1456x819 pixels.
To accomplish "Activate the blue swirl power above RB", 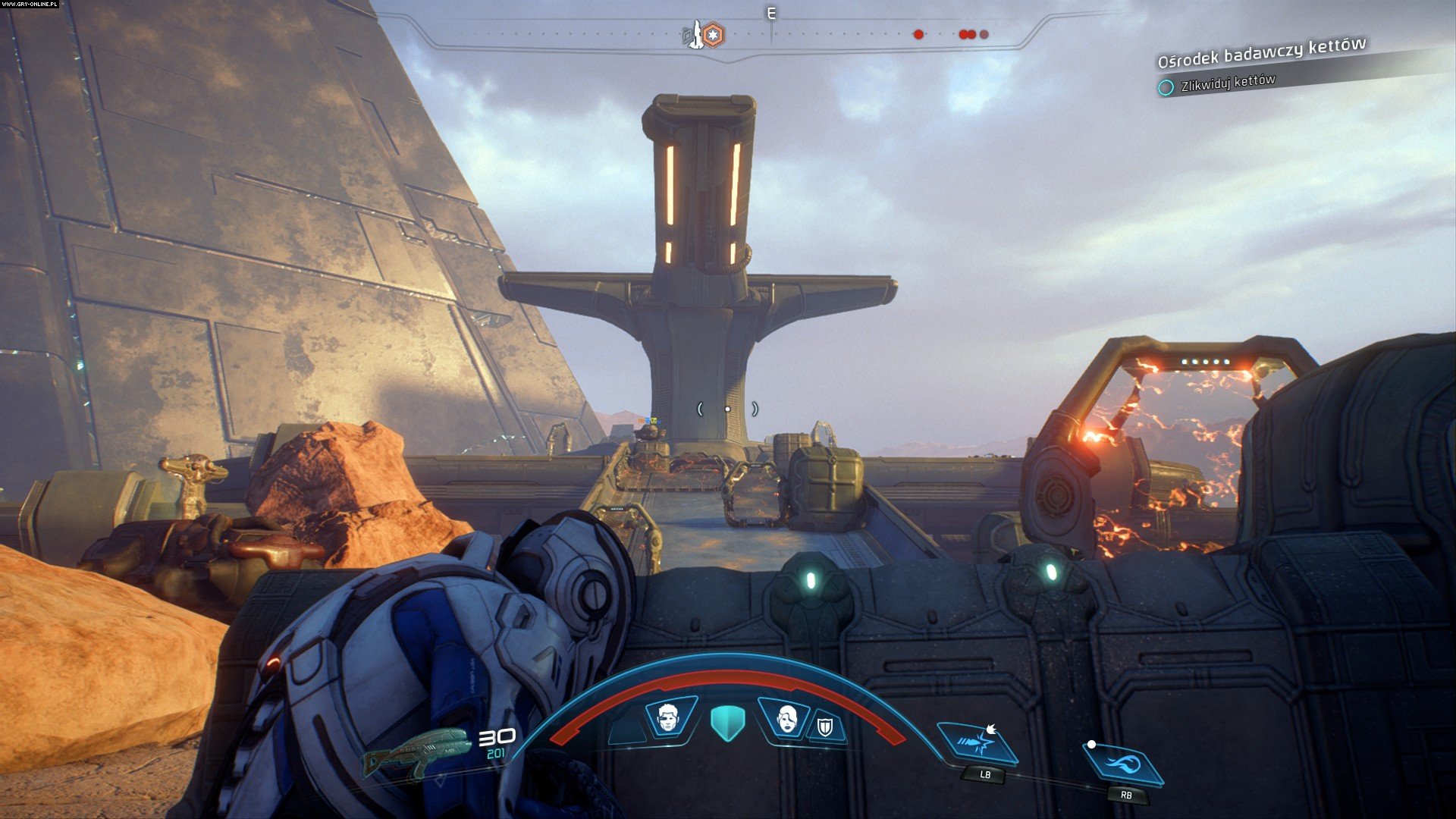I will pyautogui.click(x=1124, y=762).
